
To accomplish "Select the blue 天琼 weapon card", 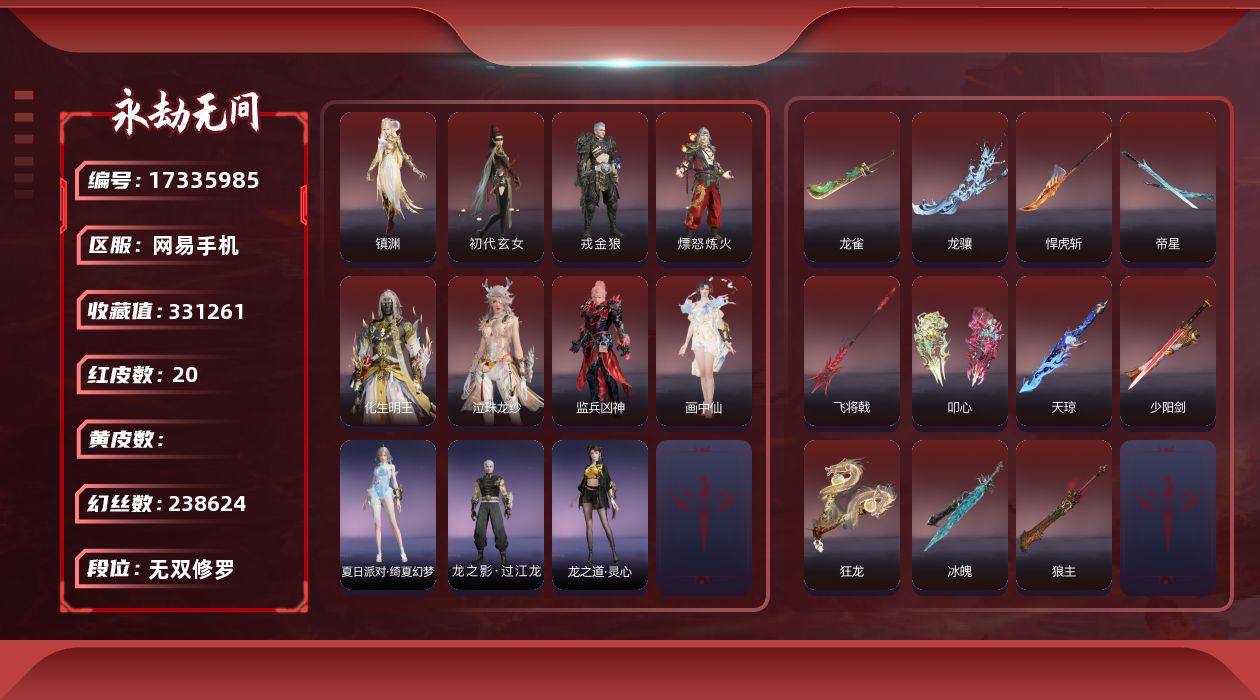I will pyautogui.click(x=1064, y=350).
